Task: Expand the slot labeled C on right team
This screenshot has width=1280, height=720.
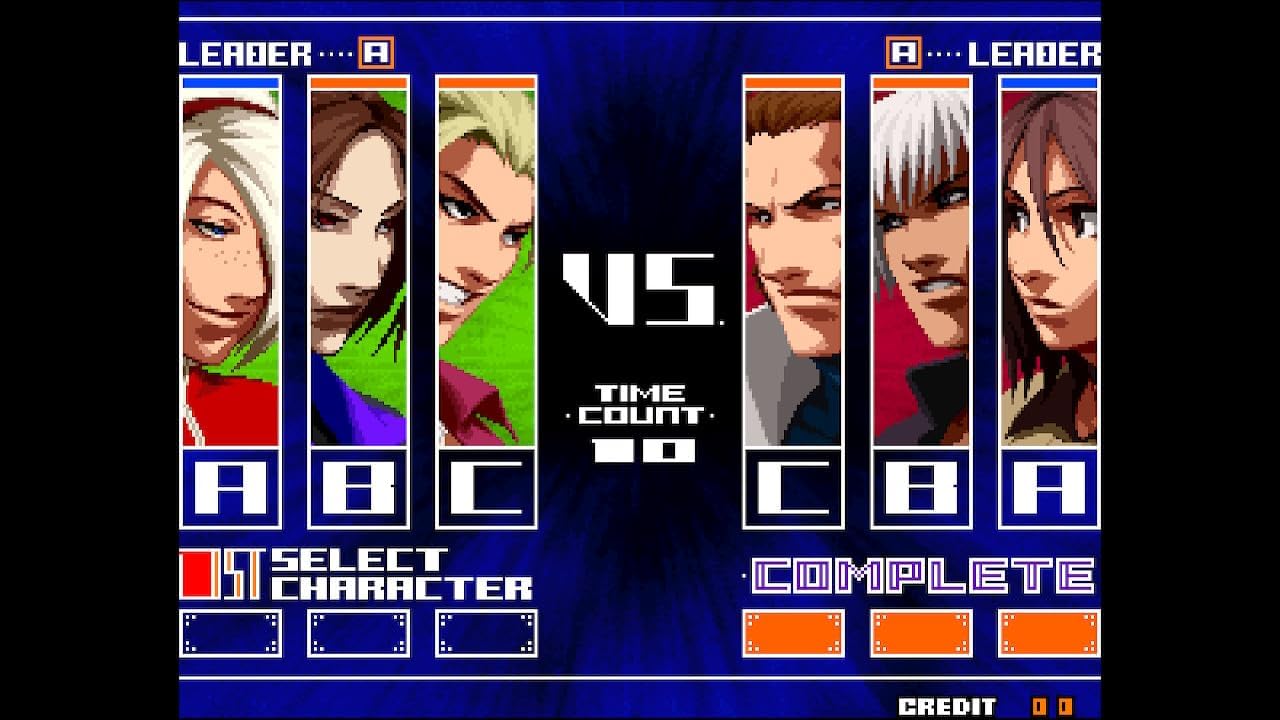Action: click(x=795, y=488)
